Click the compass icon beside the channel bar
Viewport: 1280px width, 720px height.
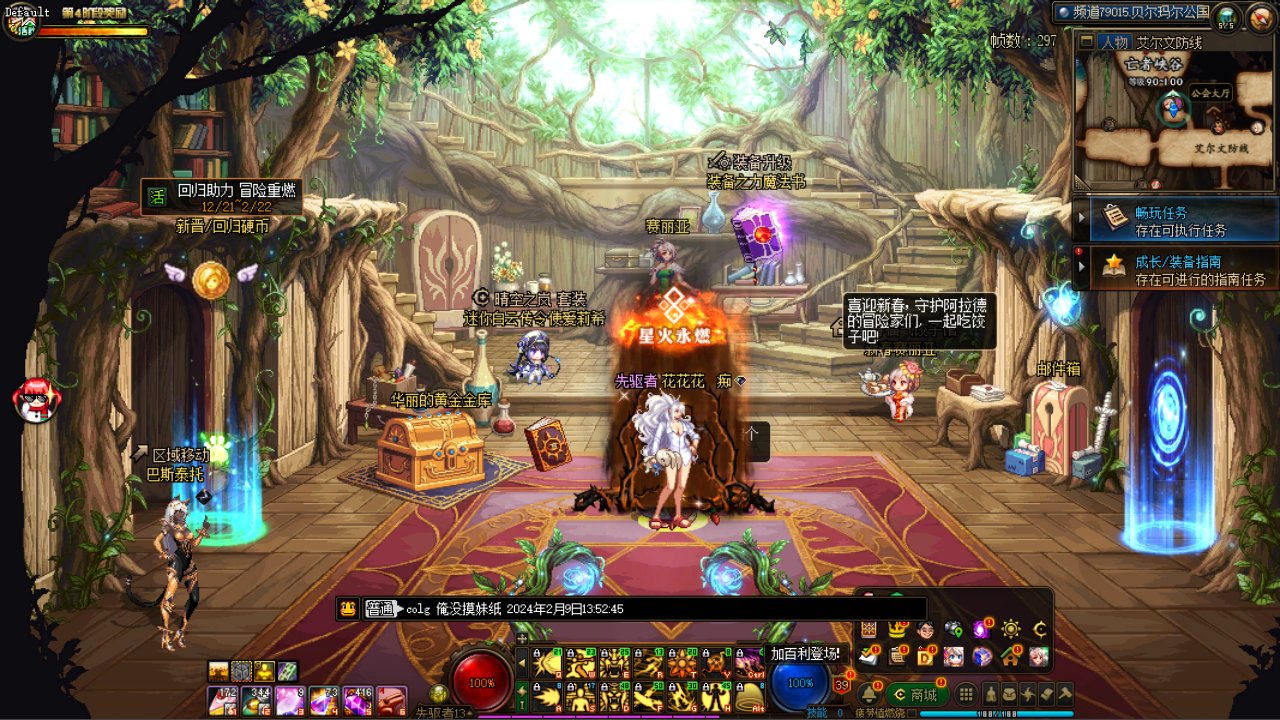pos(1259,16)
